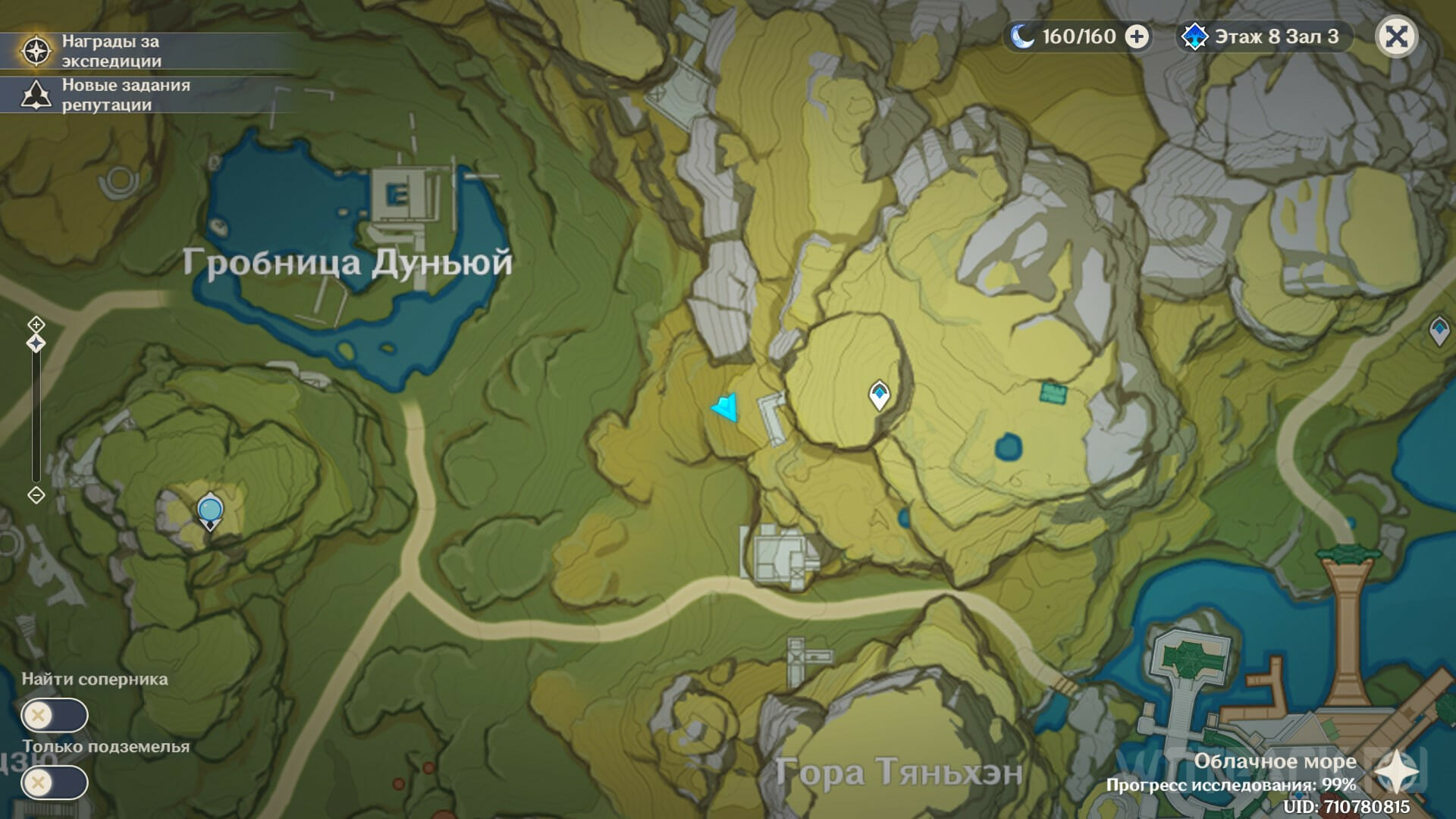Viewport: 1456px width, 819px height.
Task: Zoom out the map with minus button
Action: 36,495
